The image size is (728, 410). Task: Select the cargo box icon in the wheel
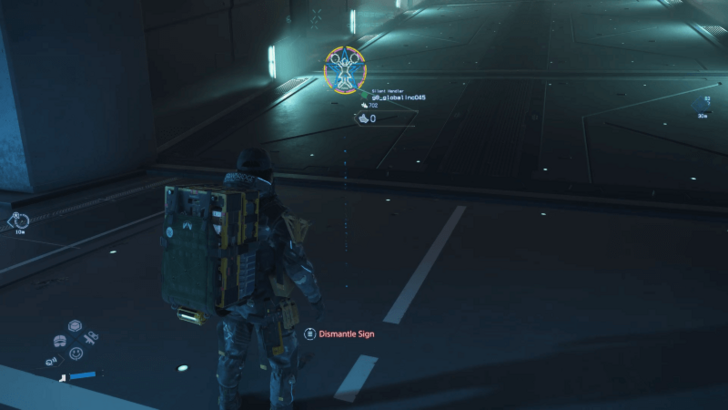point(75,326)
